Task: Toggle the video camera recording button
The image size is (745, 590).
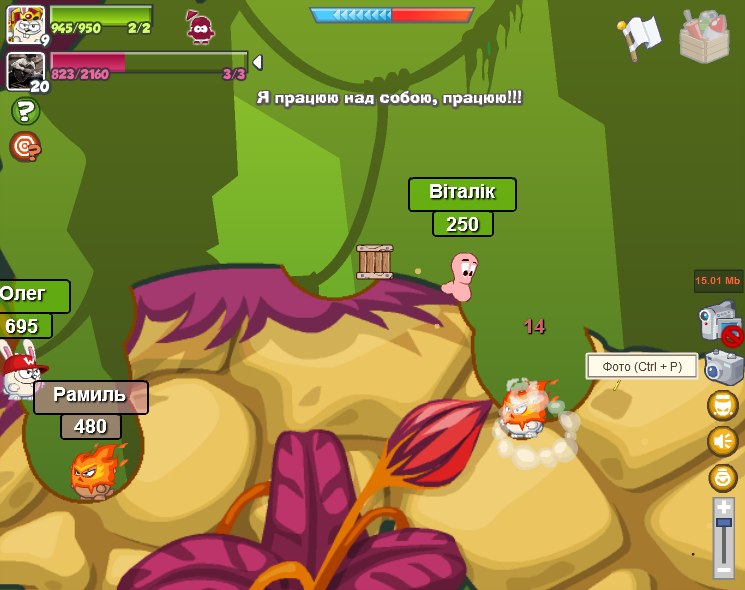Action: [720, 324]
